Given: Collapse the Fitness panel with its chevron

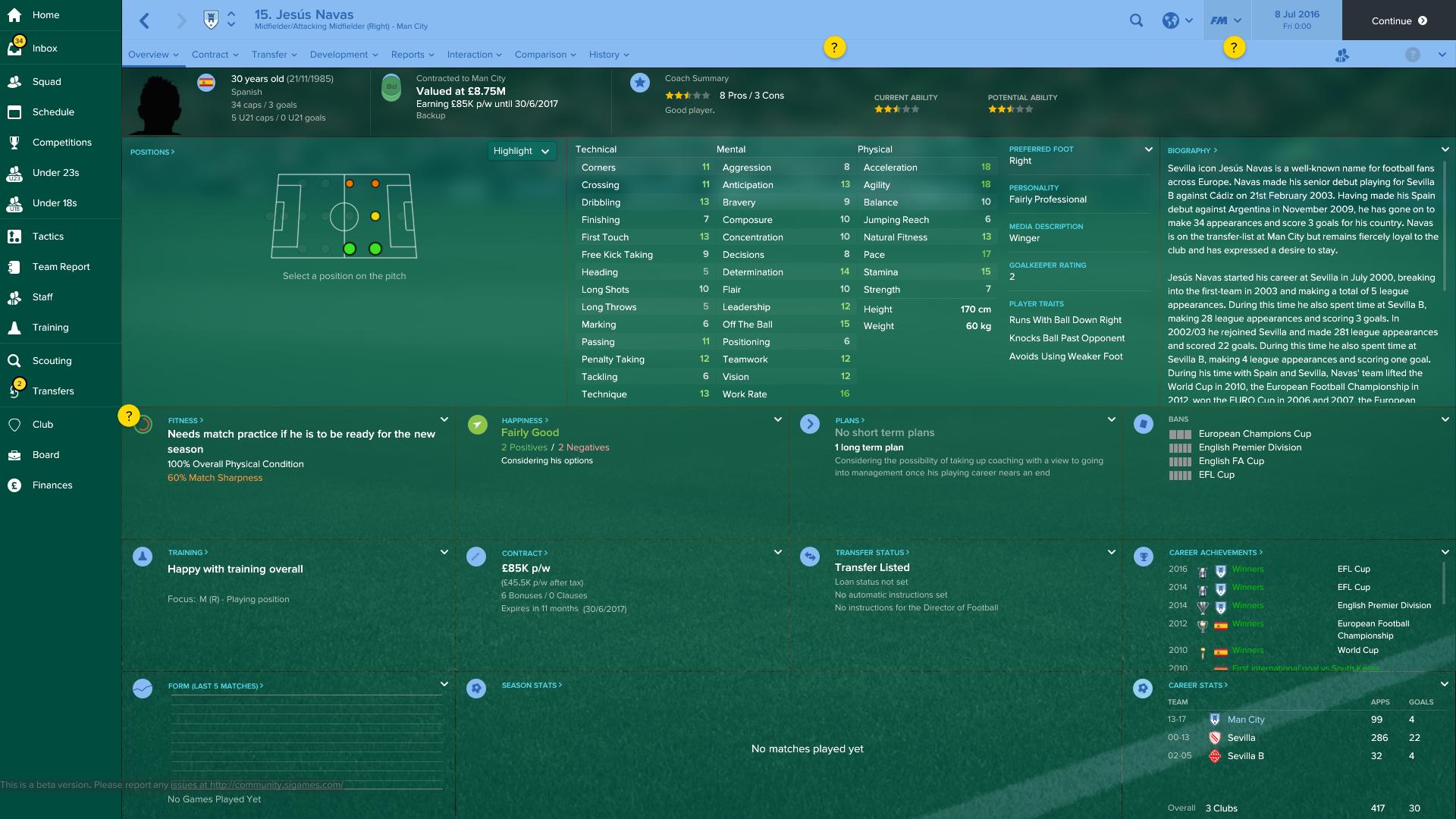Looking at the screenshot, I should point(444,418).
